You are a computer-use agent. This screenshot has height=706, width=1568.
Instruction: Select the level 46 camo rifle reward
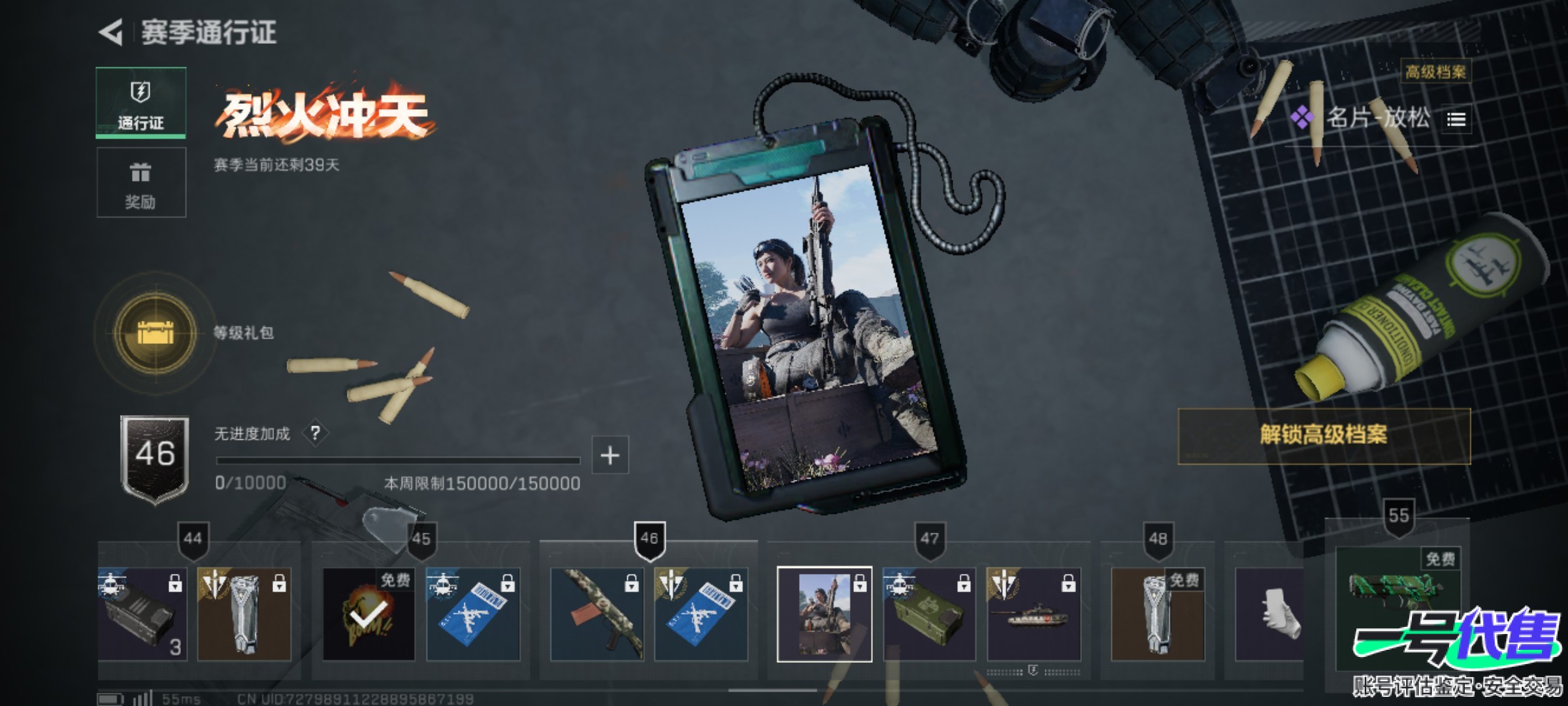click(597, 614)
